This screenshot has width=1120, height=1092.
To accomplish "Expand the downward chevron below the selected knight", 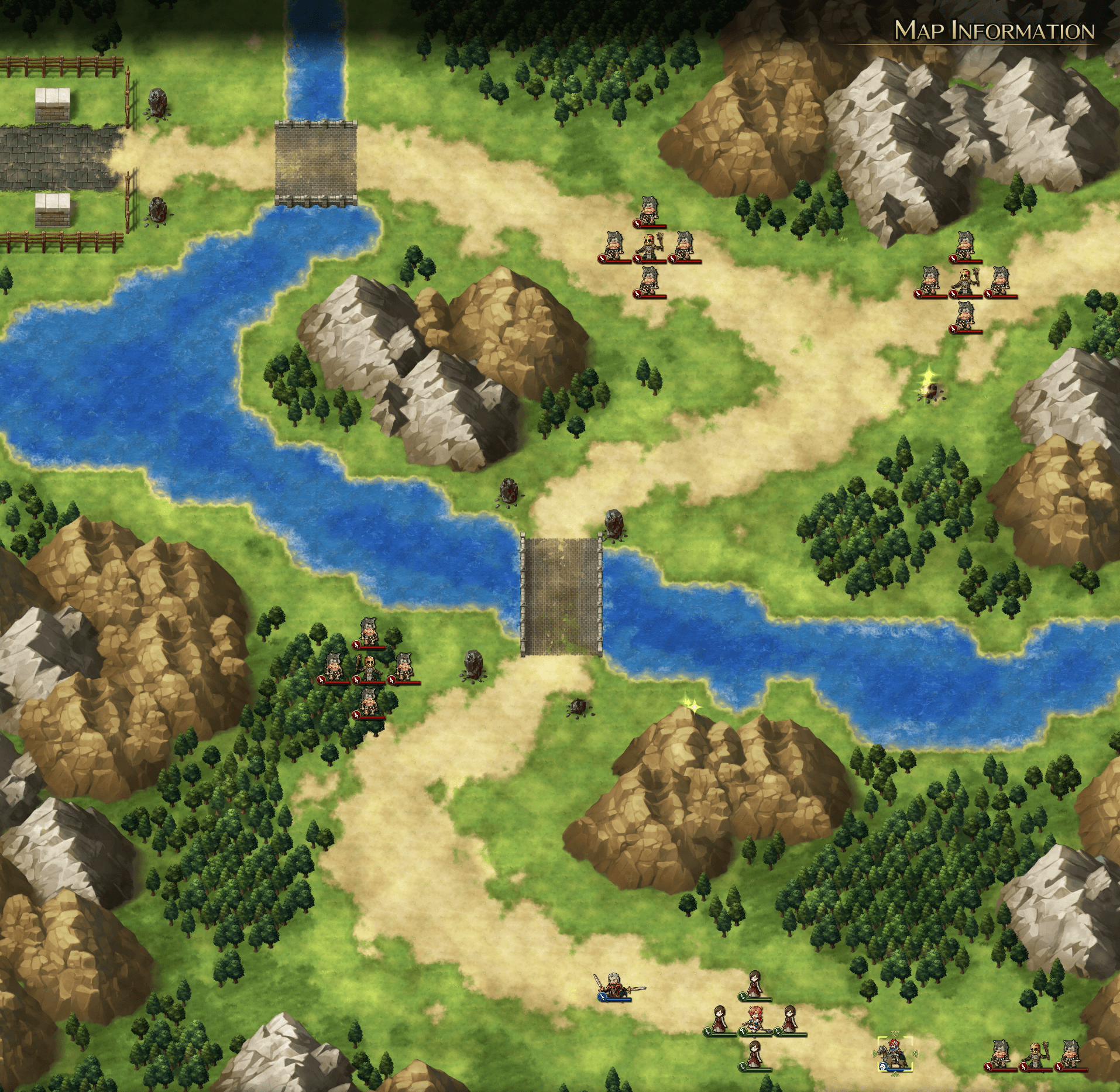I will tap(895, 1074).
